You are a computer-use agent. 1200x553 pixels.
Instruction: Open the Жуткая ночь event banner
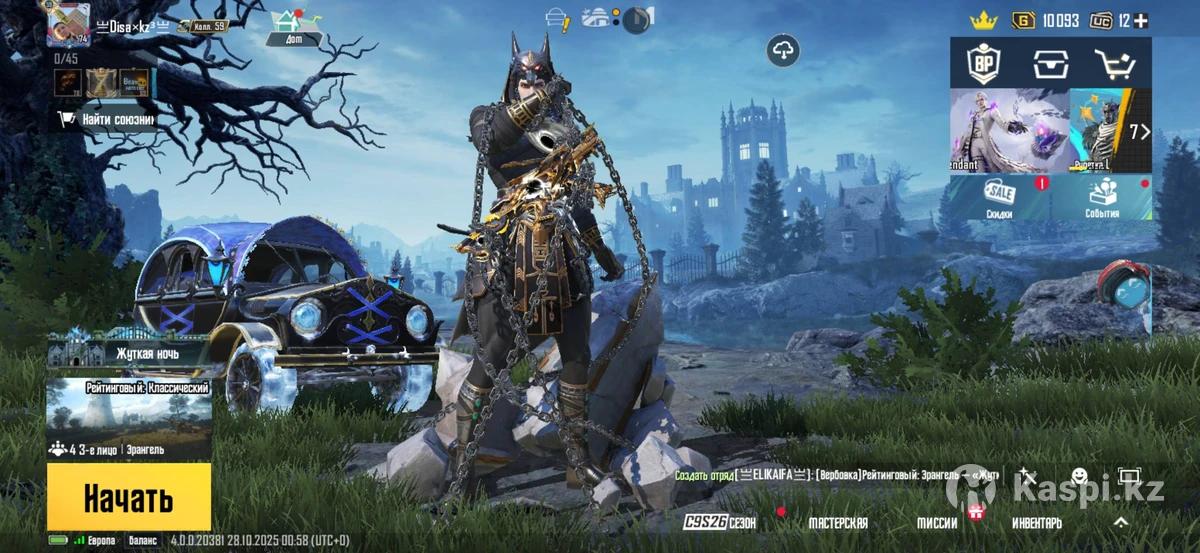(x=128, y=352)
